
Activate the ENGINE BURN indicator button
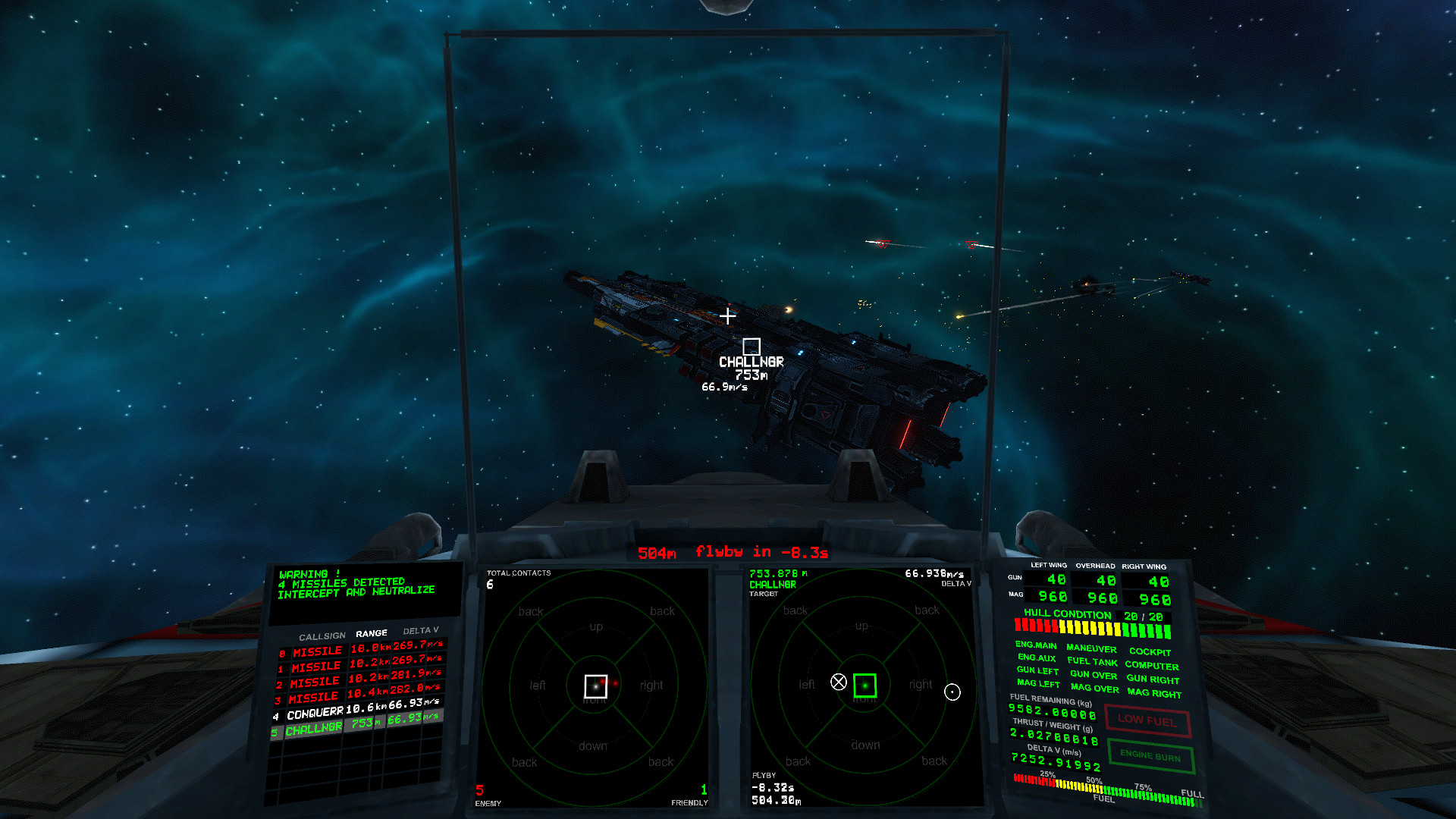1150,756
